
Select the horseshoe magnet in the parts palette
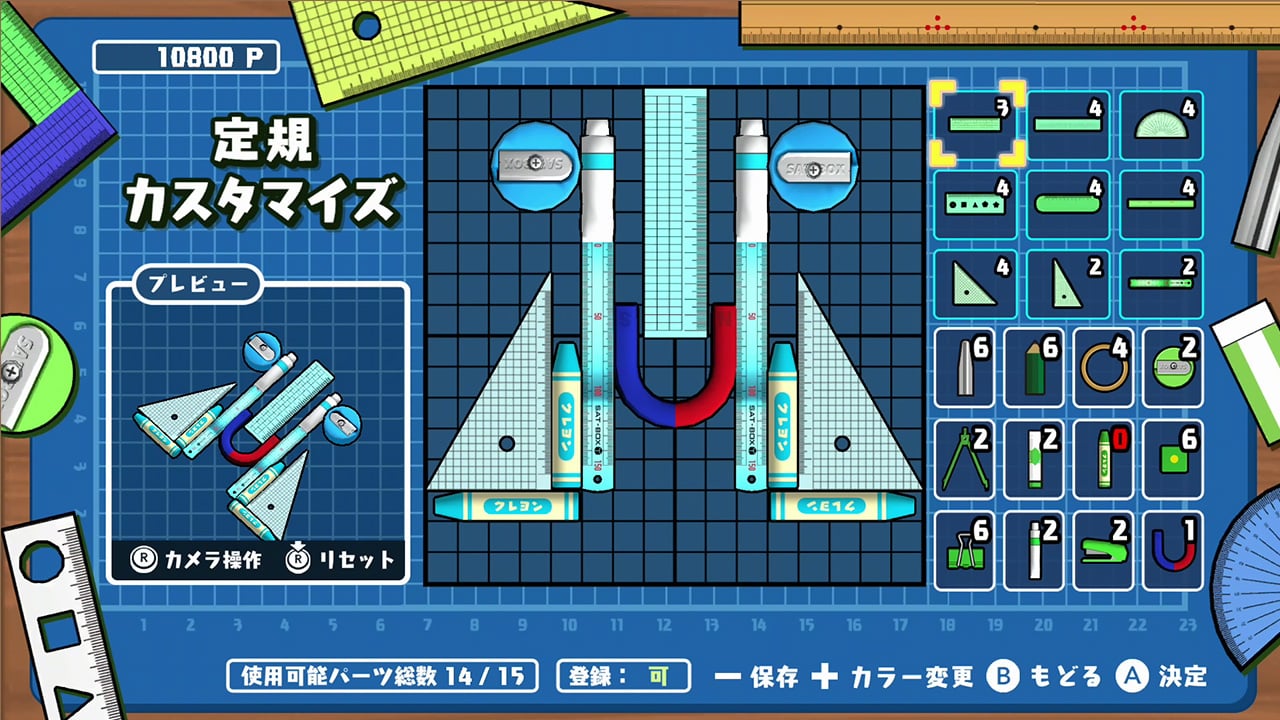1173,551
